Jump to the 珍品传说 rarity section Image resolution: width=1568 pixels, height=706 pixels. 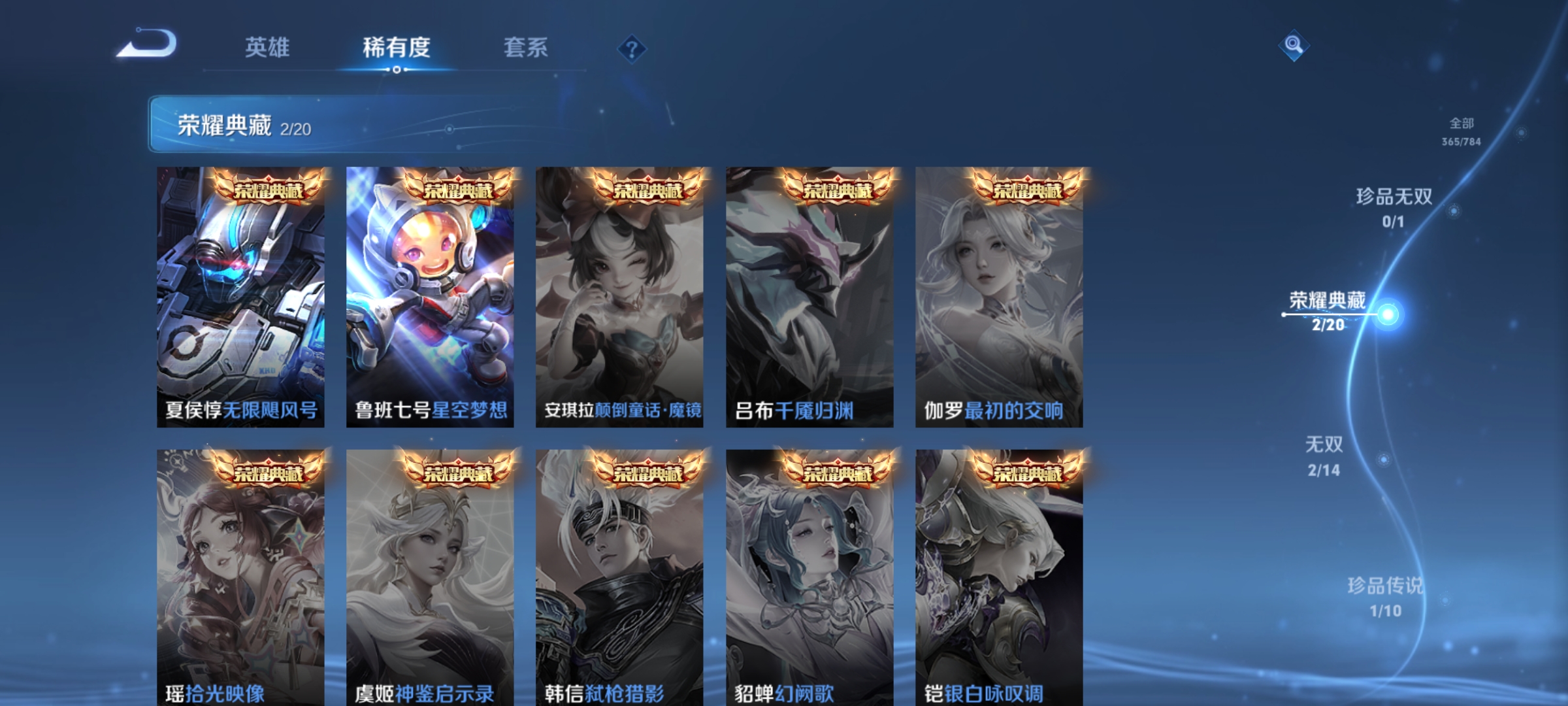(1385, 596)
